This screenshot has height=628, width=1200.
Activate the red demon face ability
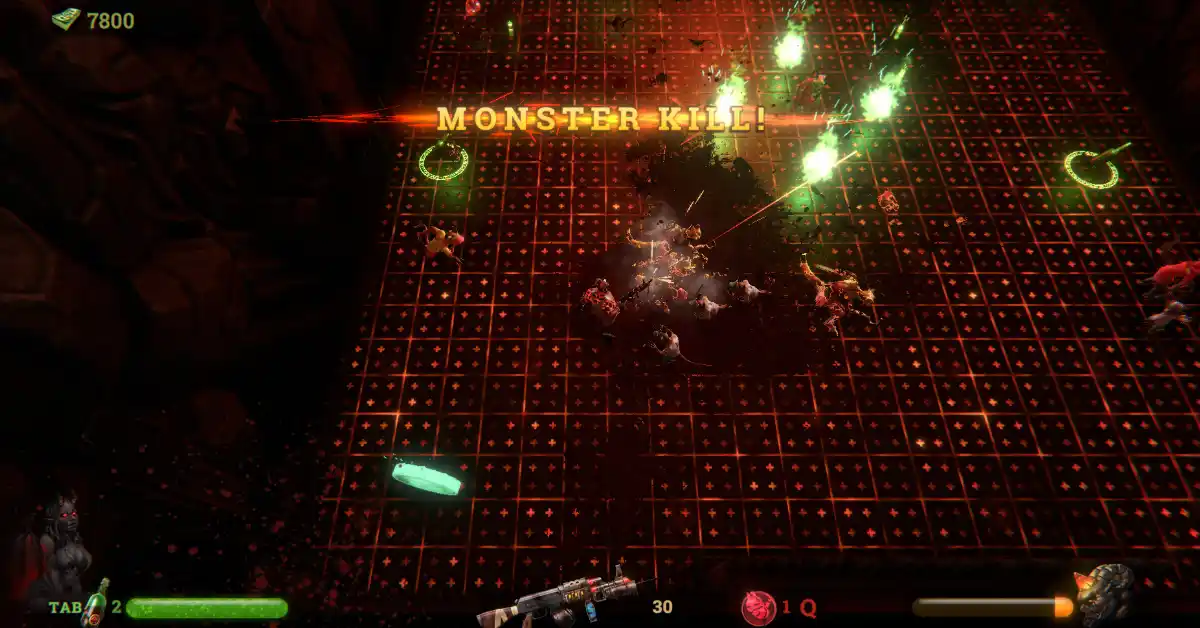[758, 607]
